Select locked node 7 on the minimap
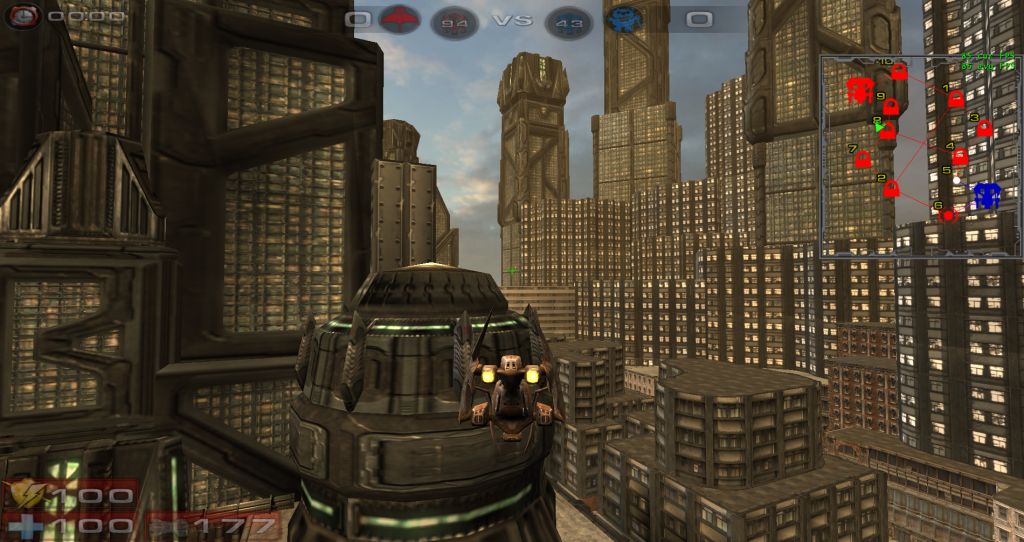1024x542 pixels. 863,159
